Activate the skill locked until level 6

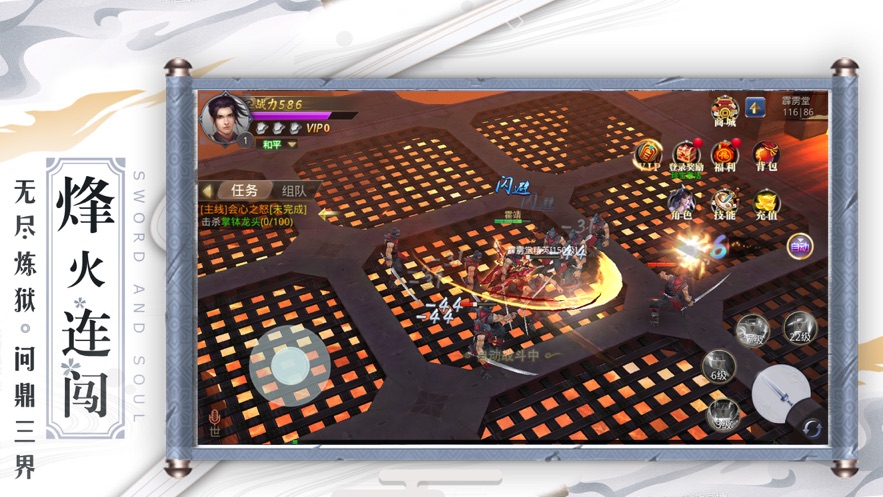coord(718,365)
